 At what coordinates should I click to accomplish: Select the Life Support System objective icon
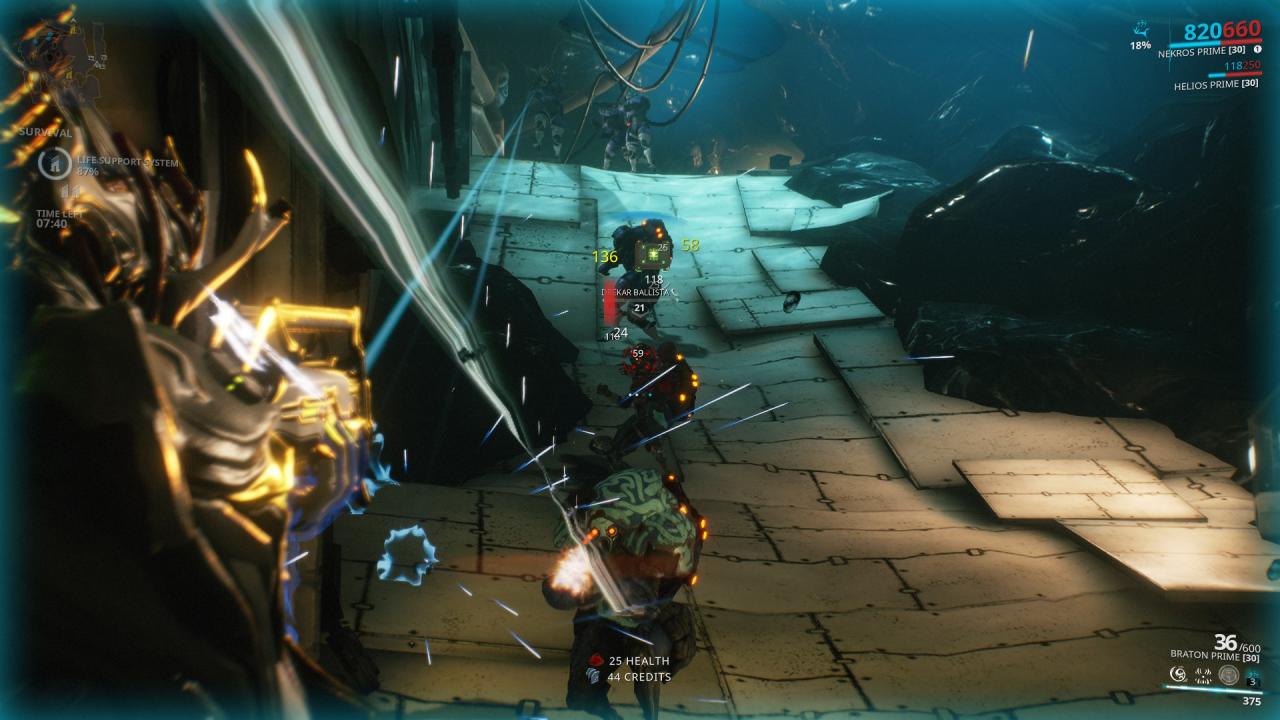tap(52, 163)
